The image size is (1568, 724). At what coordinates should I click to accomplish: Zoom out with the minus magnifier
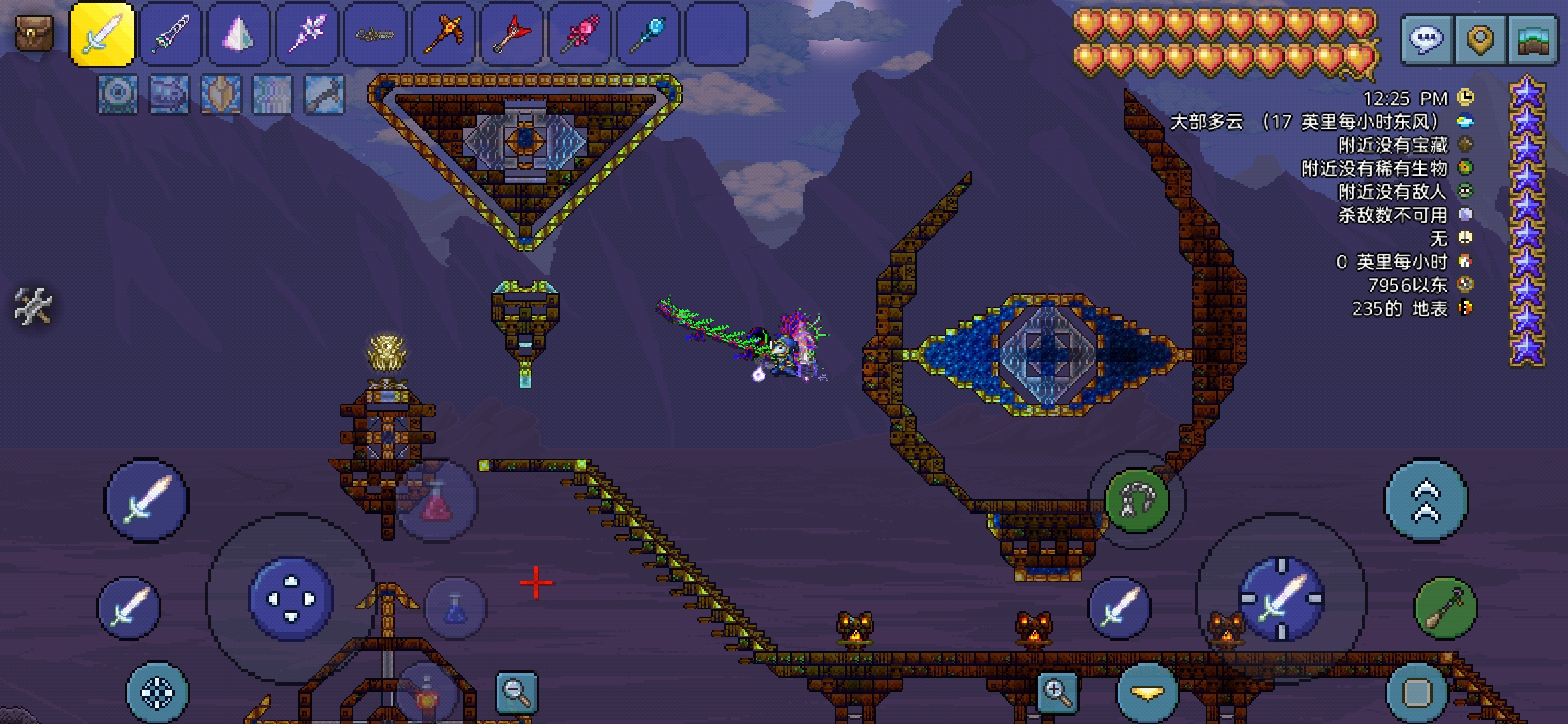(x=517, y=692)
